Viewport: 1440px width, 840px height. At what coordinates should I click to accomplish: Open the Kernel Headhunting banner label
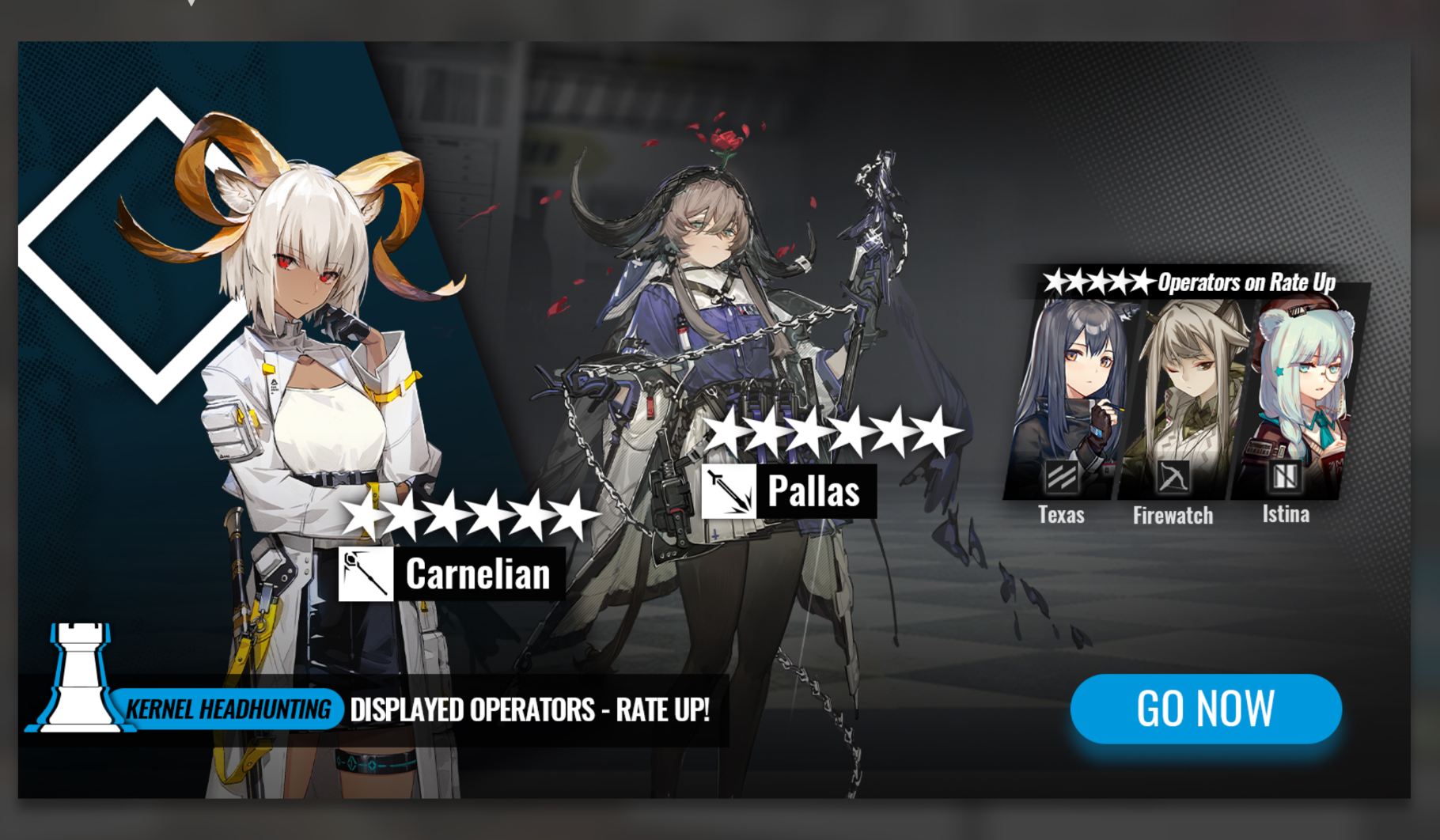tap(228, 709)
